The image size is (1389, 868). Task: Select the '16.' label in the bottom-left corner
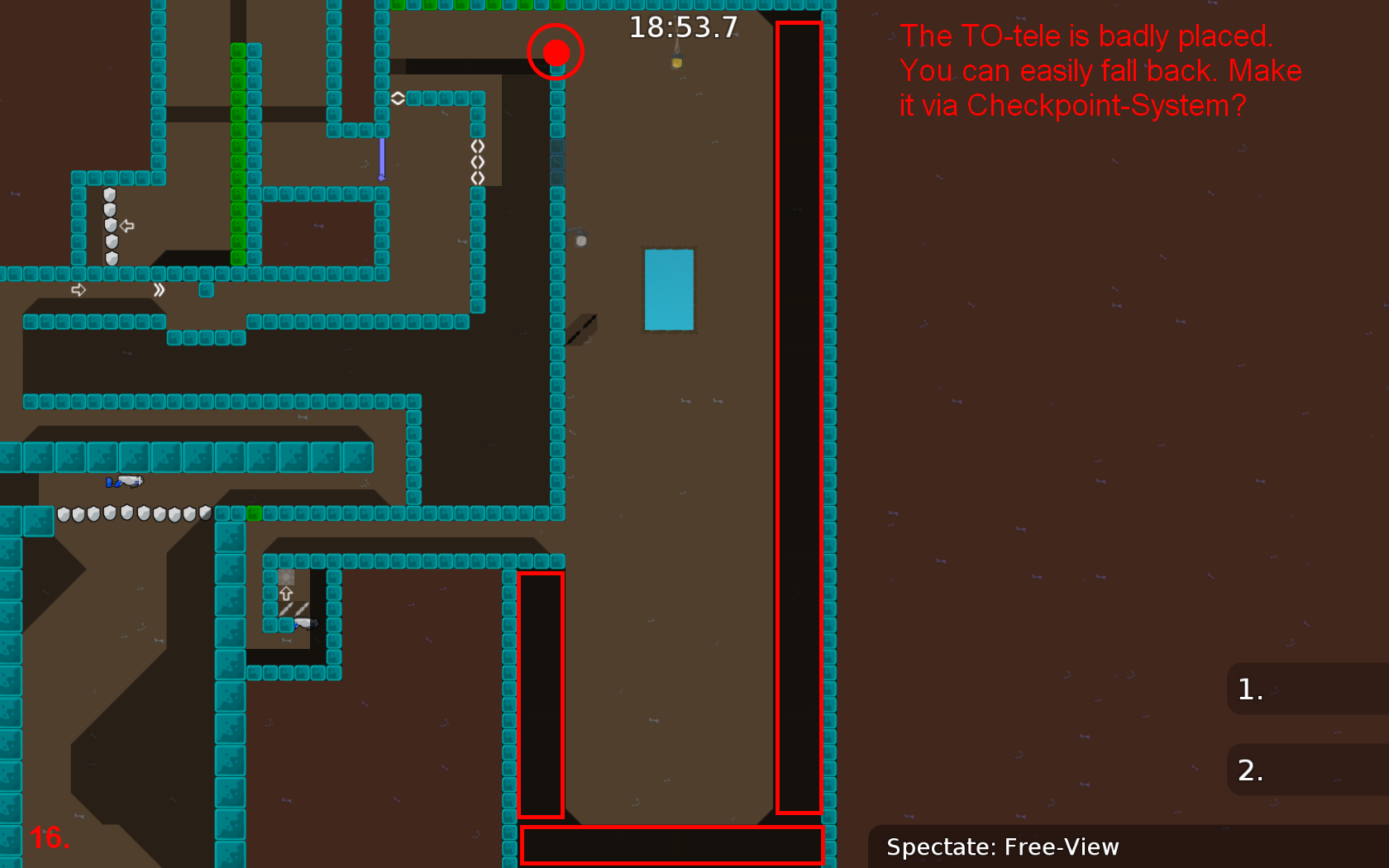point(50,837)
